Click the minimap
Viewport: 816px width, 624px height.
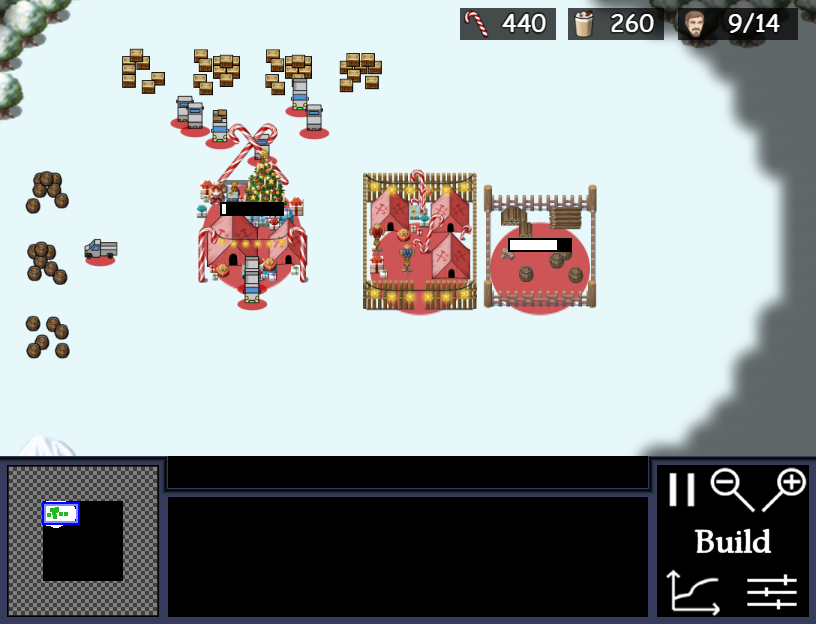click(83, 541)
